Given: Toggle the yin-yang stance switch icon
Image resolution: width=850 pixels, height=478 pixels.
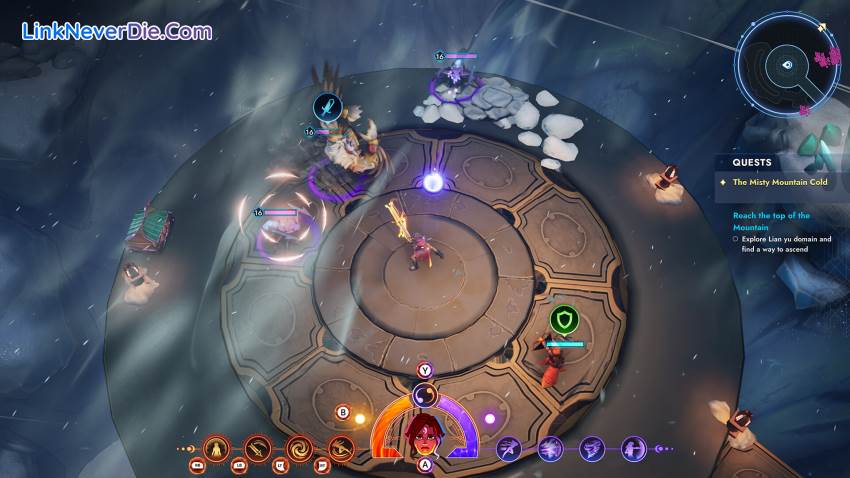Looking at the screenshot, I should tap(424, 393).
